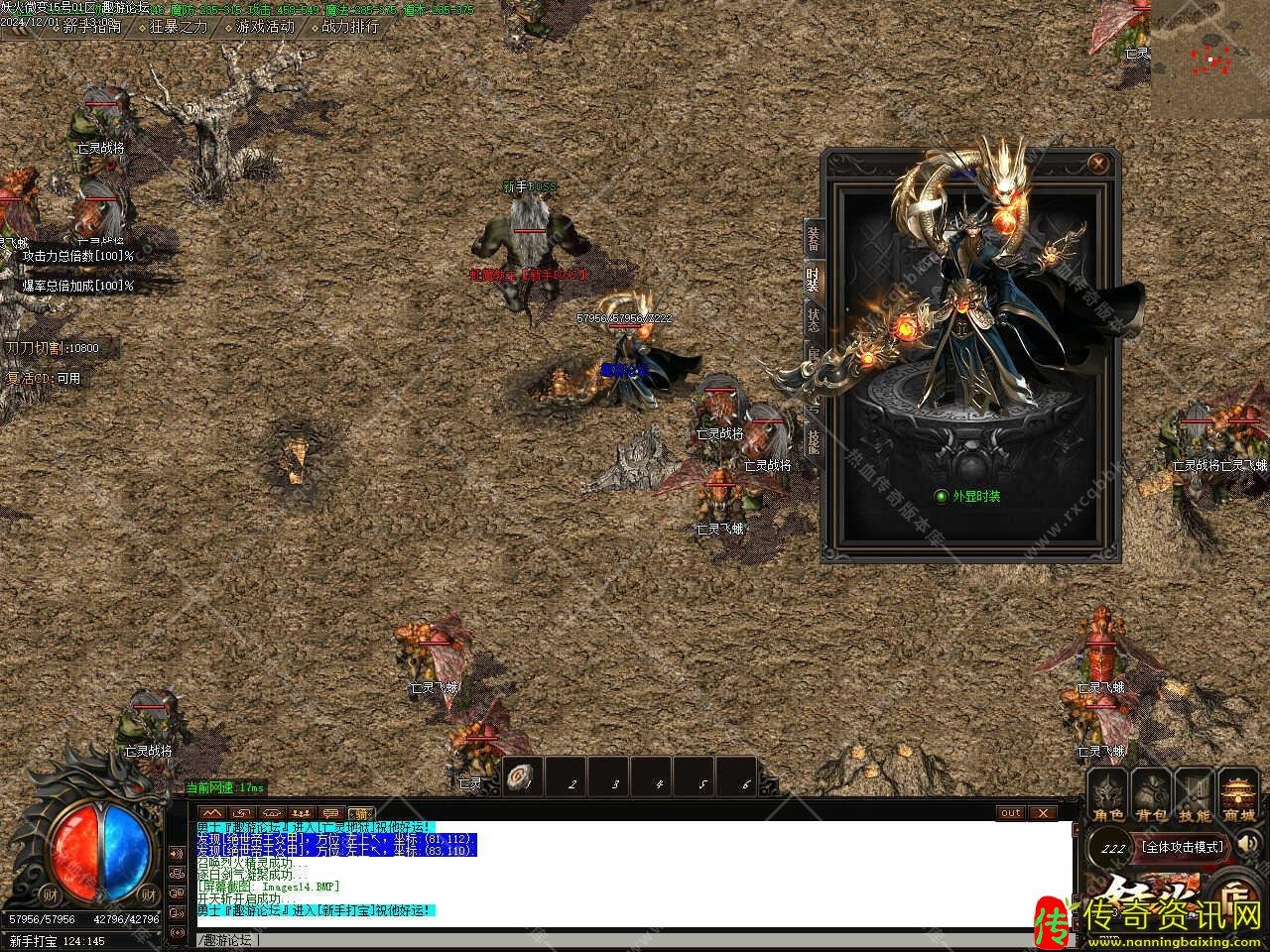Click the minimap
1270x952 pixels.
pyautogui.click(x=1210, y=59)
